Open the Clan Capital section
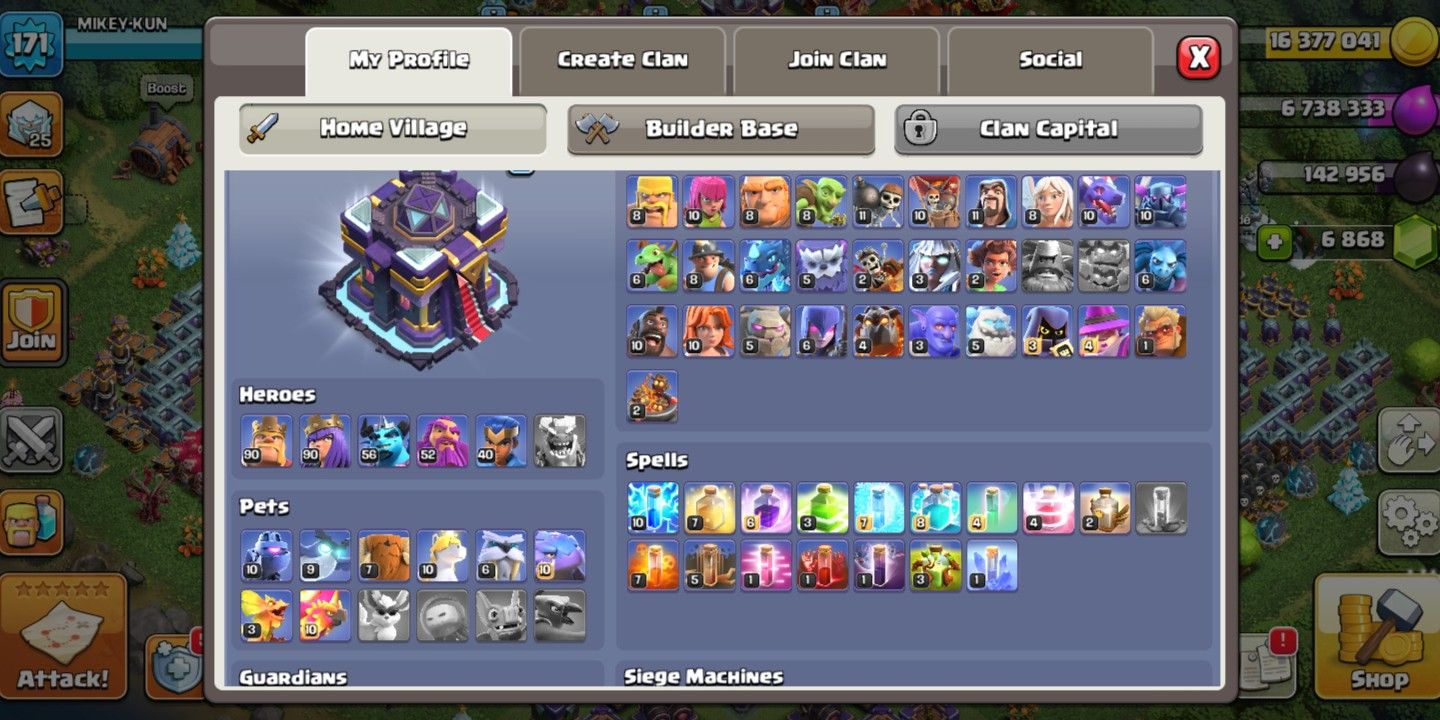Image resolution: width=1440 pixels, height=720 pixels. pos(1051,128)
